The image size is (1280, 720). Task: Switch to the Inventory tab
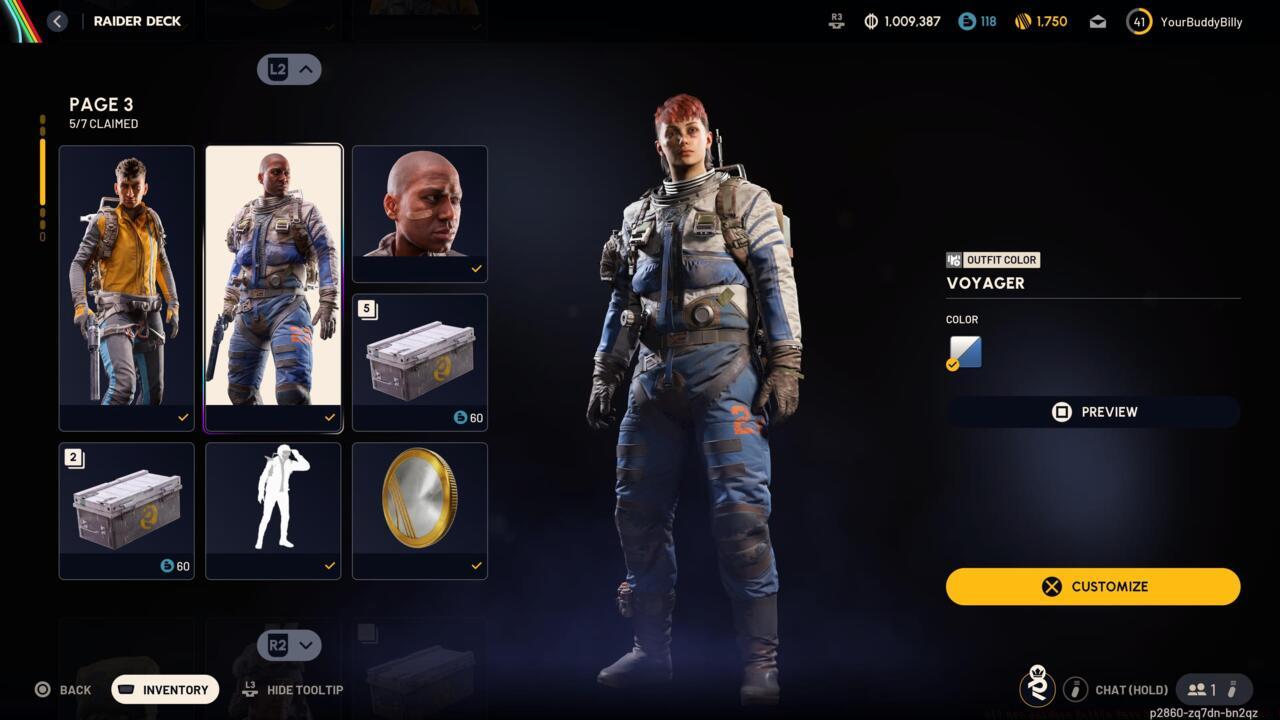click(x=164, y=689)
